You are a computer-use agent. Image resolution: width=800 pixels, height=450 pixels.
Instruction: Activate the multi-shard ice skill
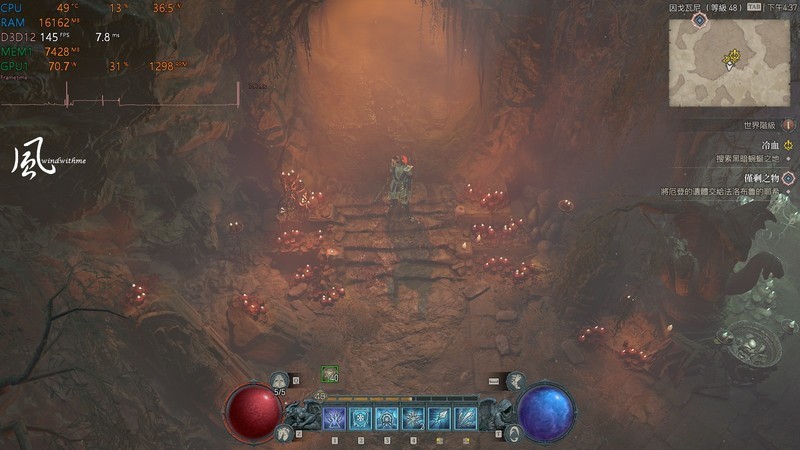[465, 418]
